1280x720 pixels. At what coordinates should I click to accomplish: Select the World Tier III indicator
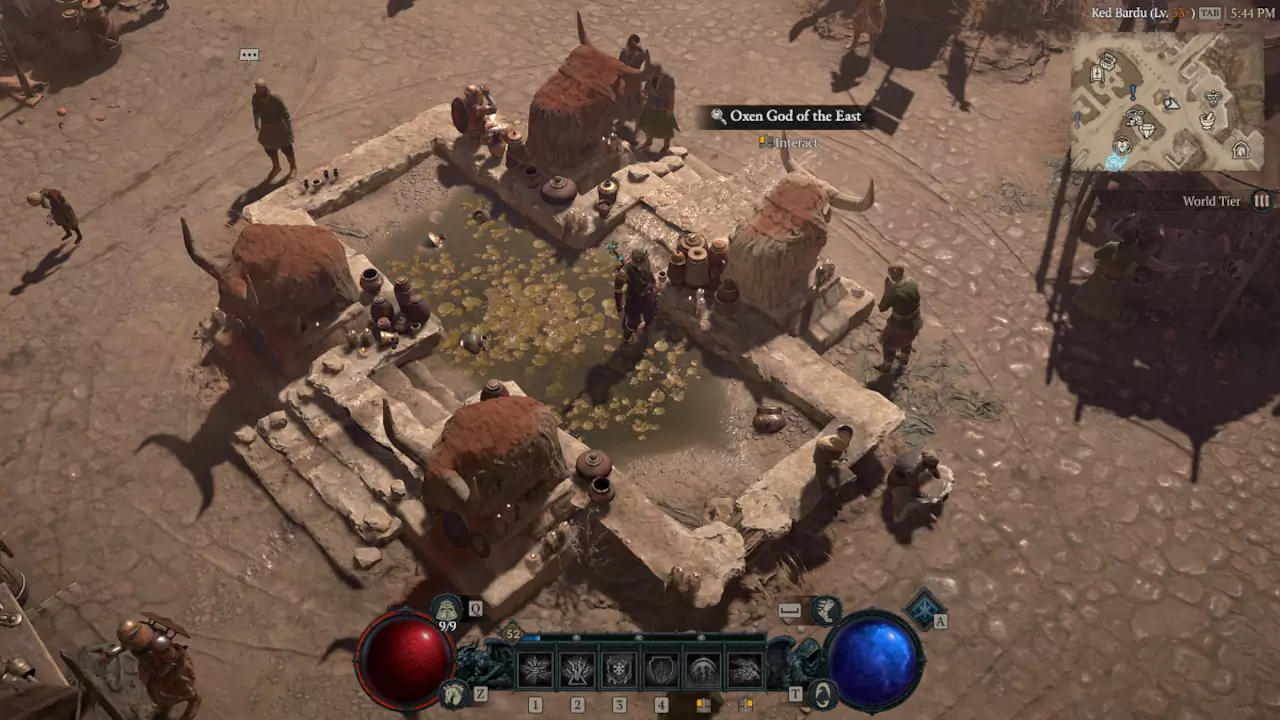tap(1262, 201)
